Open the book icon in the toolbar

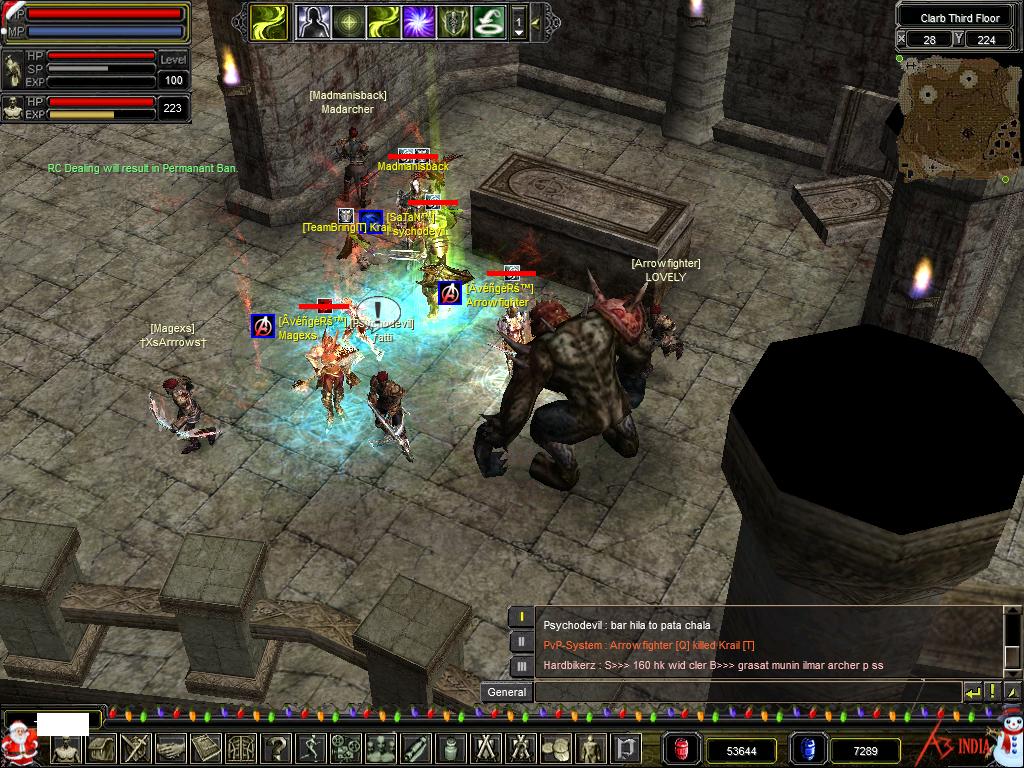pyautogui.click(x=206, y=748)
